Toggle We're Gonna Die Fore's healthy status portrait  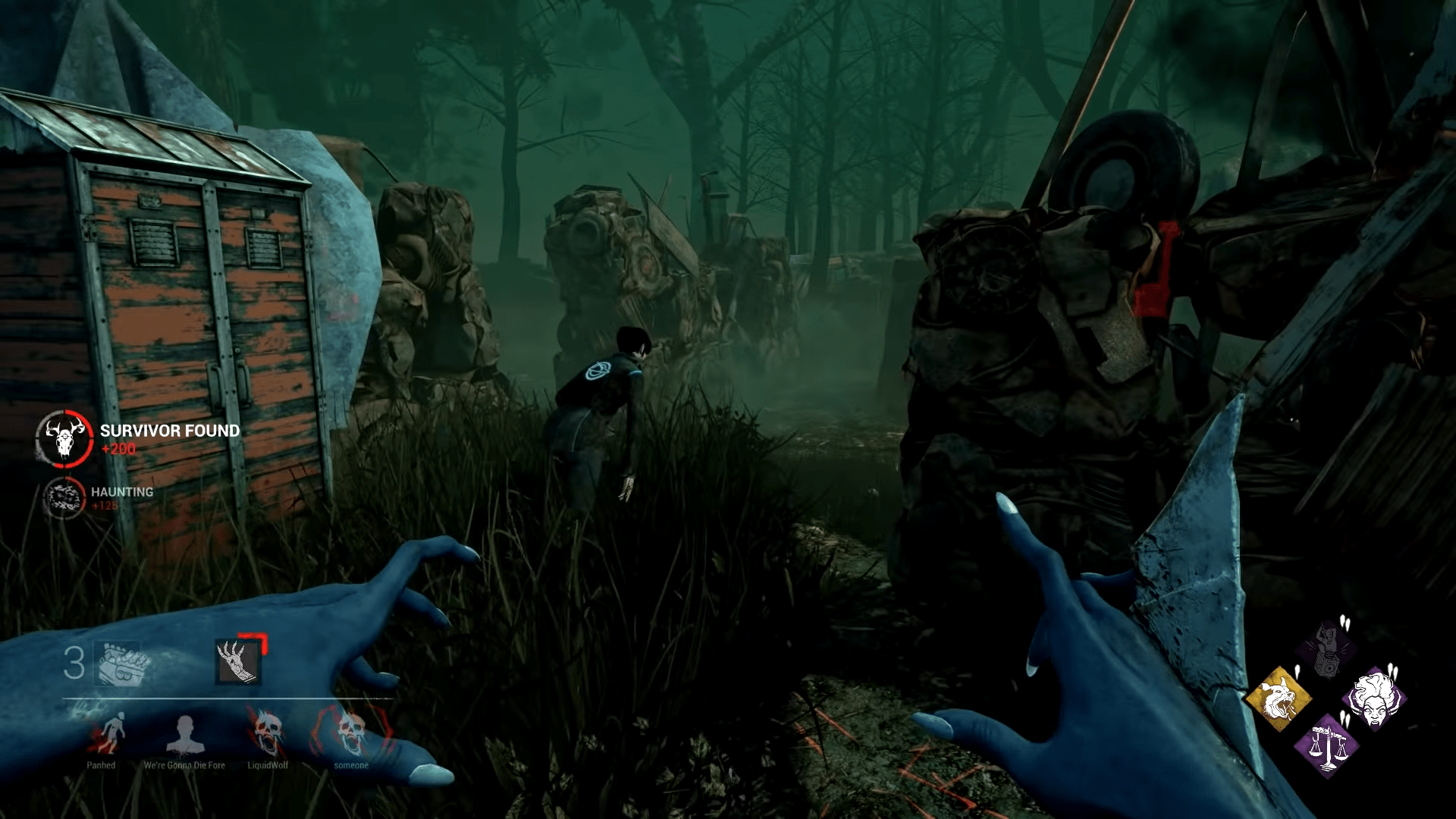(x=185, y=733)
